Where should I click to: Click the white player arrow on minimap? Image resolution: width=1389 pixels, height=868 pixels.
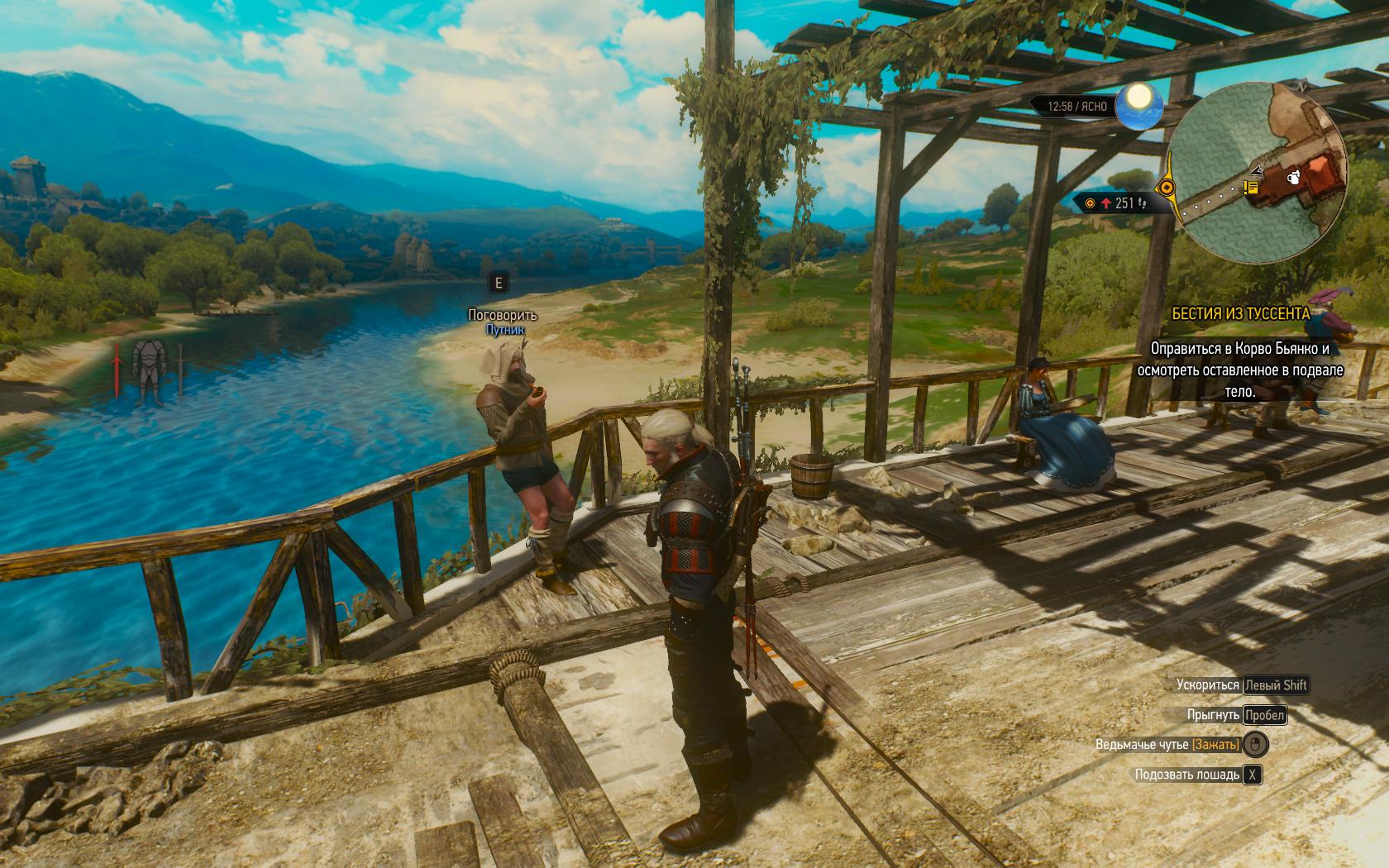tap(1258, 170)
